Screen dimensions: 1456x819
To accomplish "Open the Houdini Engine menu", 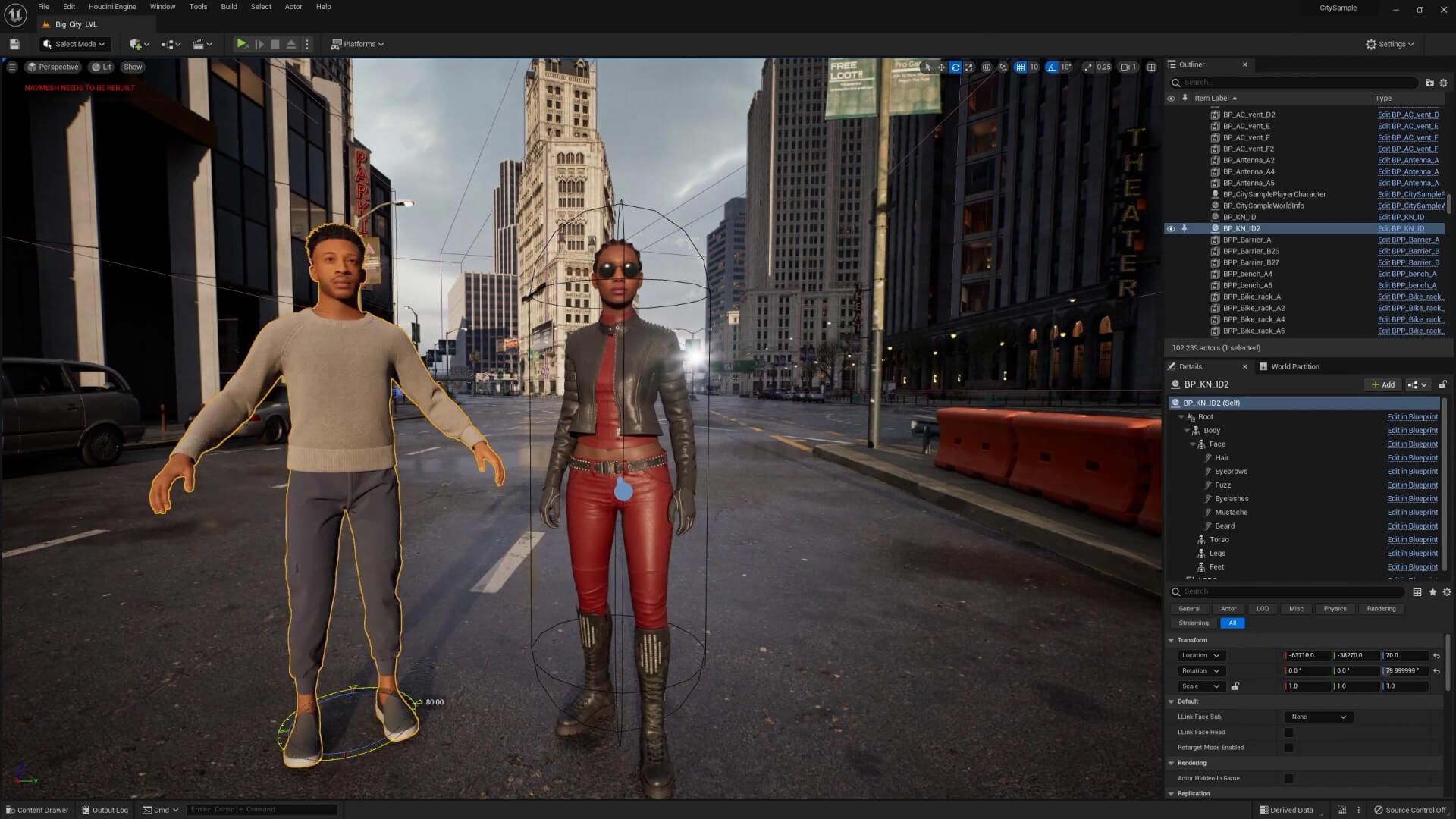I will pos(112,6).
